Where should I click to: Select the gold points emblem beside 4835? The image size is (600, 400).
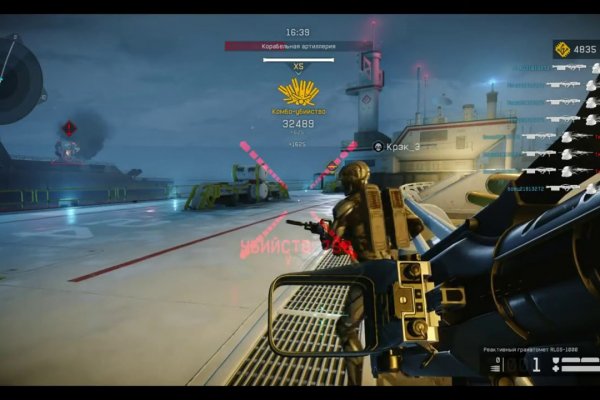[x=563, y=49]
